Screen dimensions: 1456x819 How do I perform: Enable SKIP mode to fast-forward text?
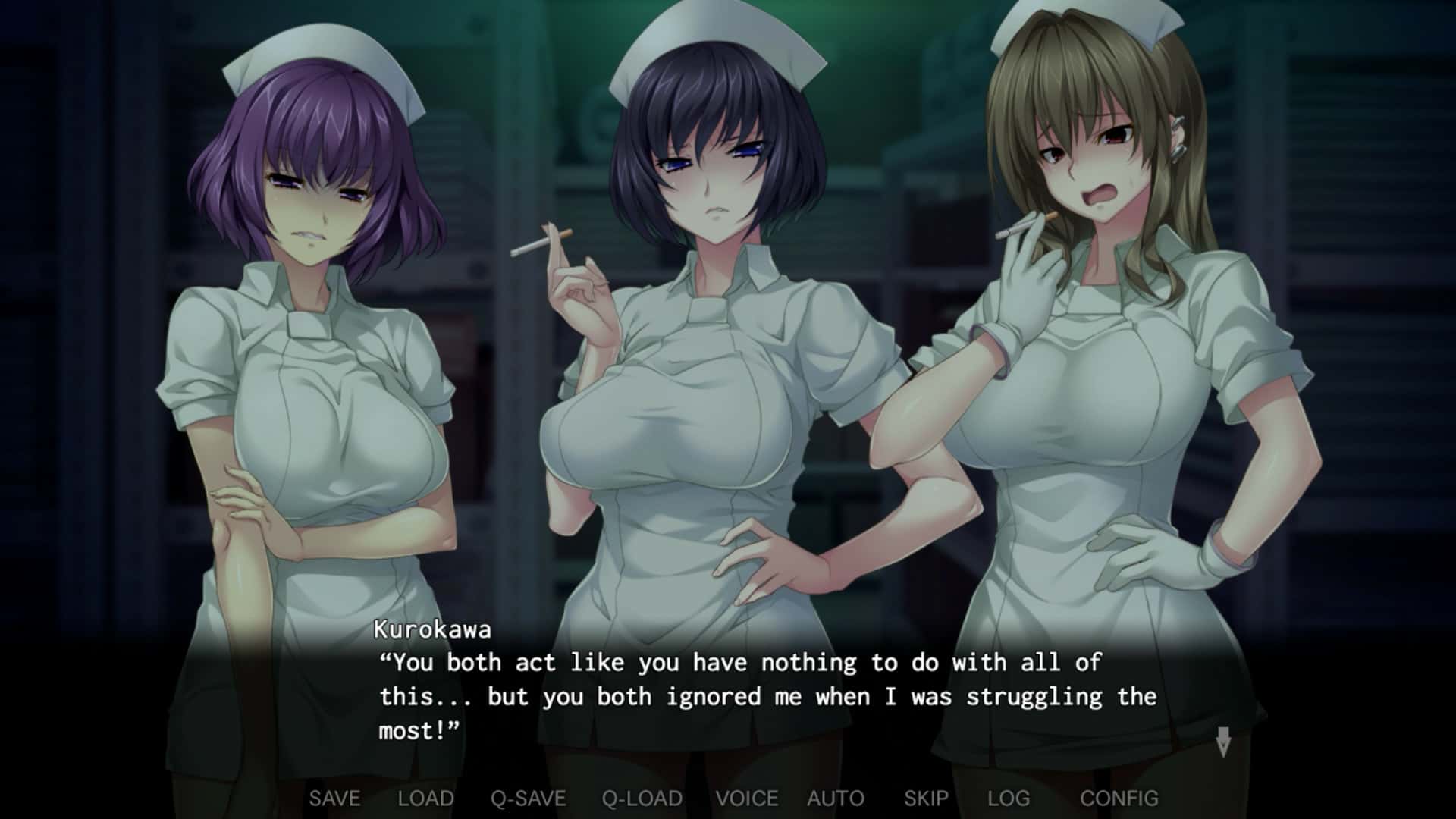927,798
